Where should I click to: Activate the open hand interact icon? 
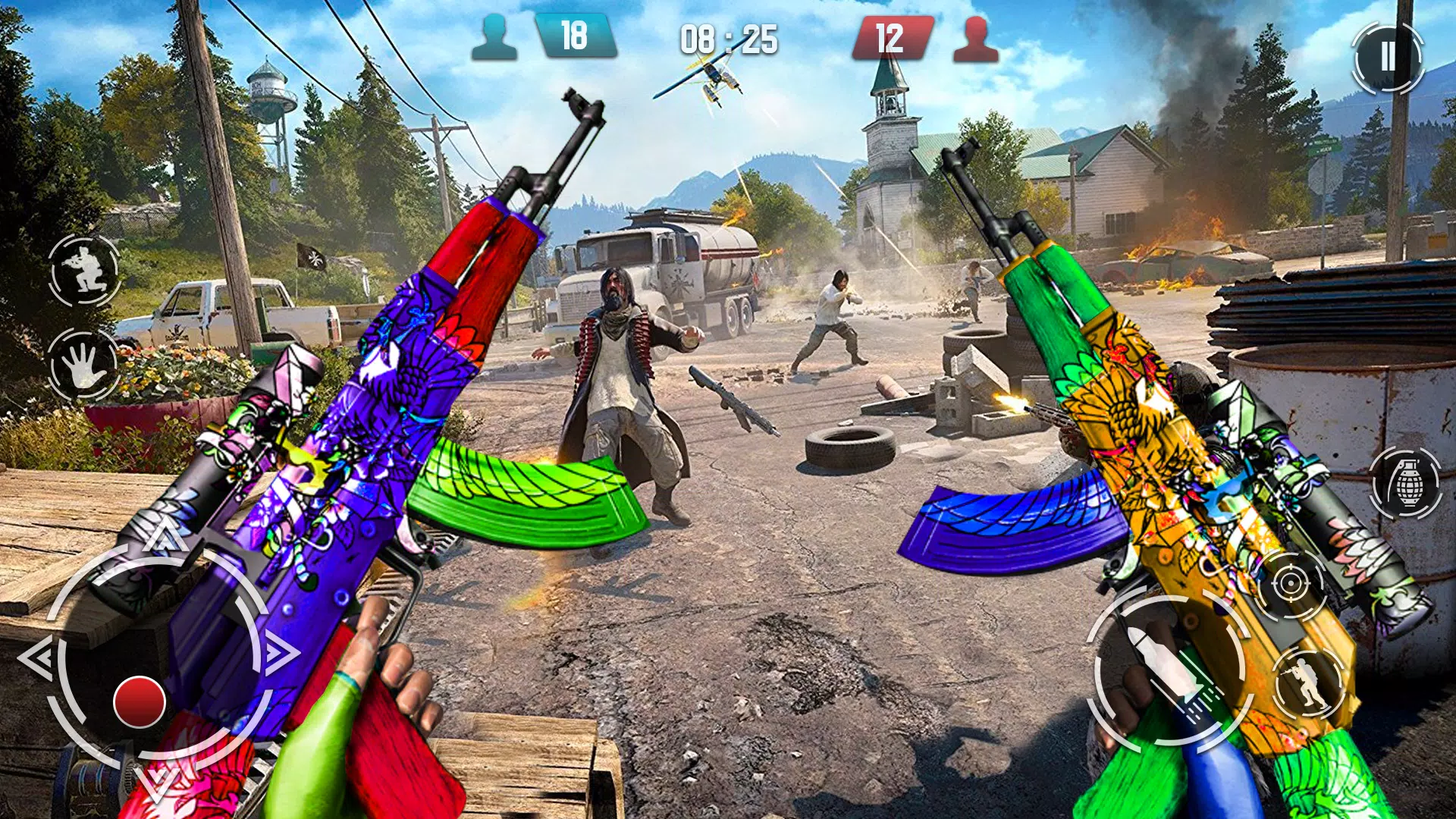point(83,365)
